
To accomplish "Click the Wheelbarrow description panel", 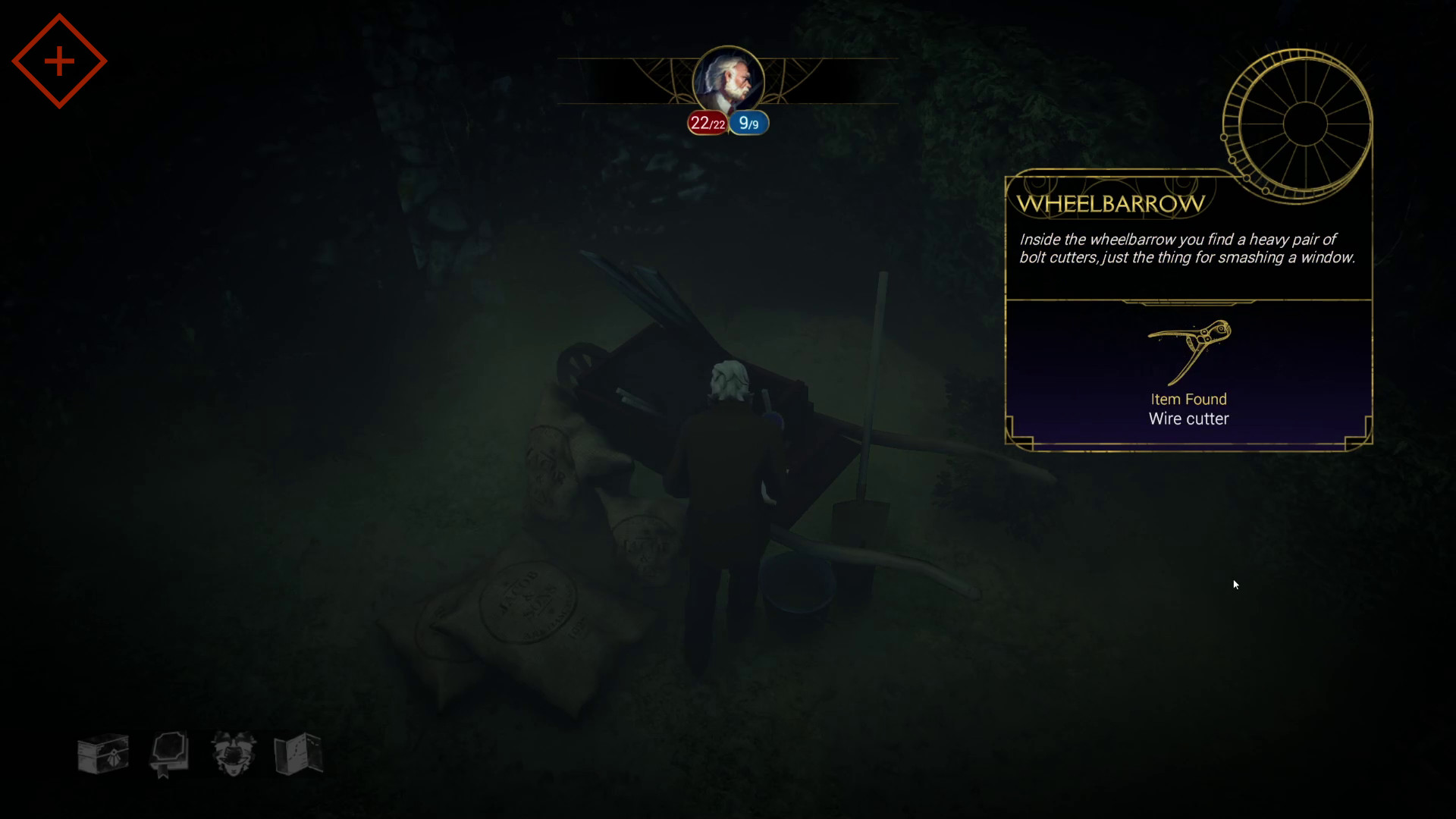I will 1187,248.
